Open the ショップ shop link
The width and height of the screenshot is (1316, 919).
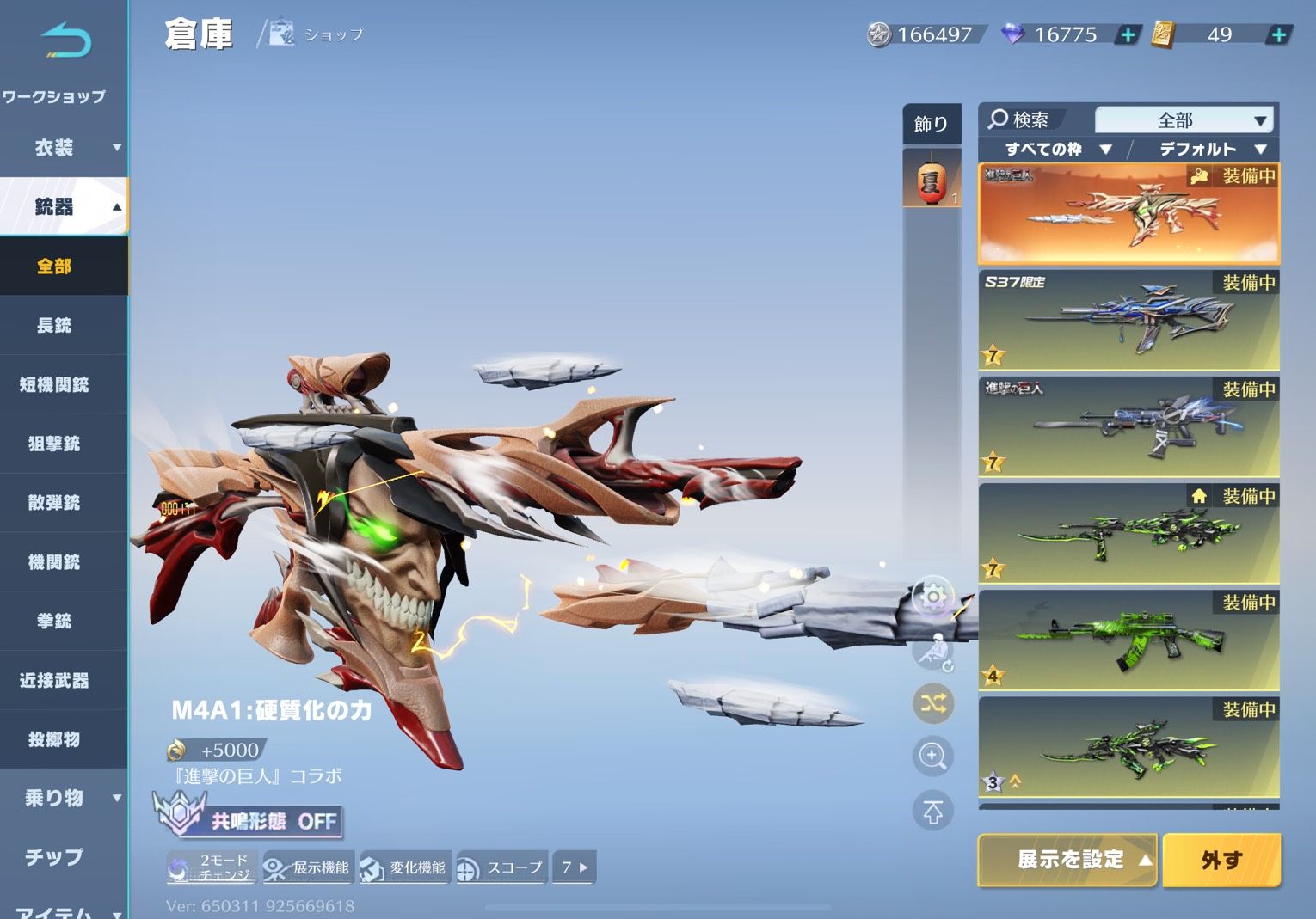(317, 34)
